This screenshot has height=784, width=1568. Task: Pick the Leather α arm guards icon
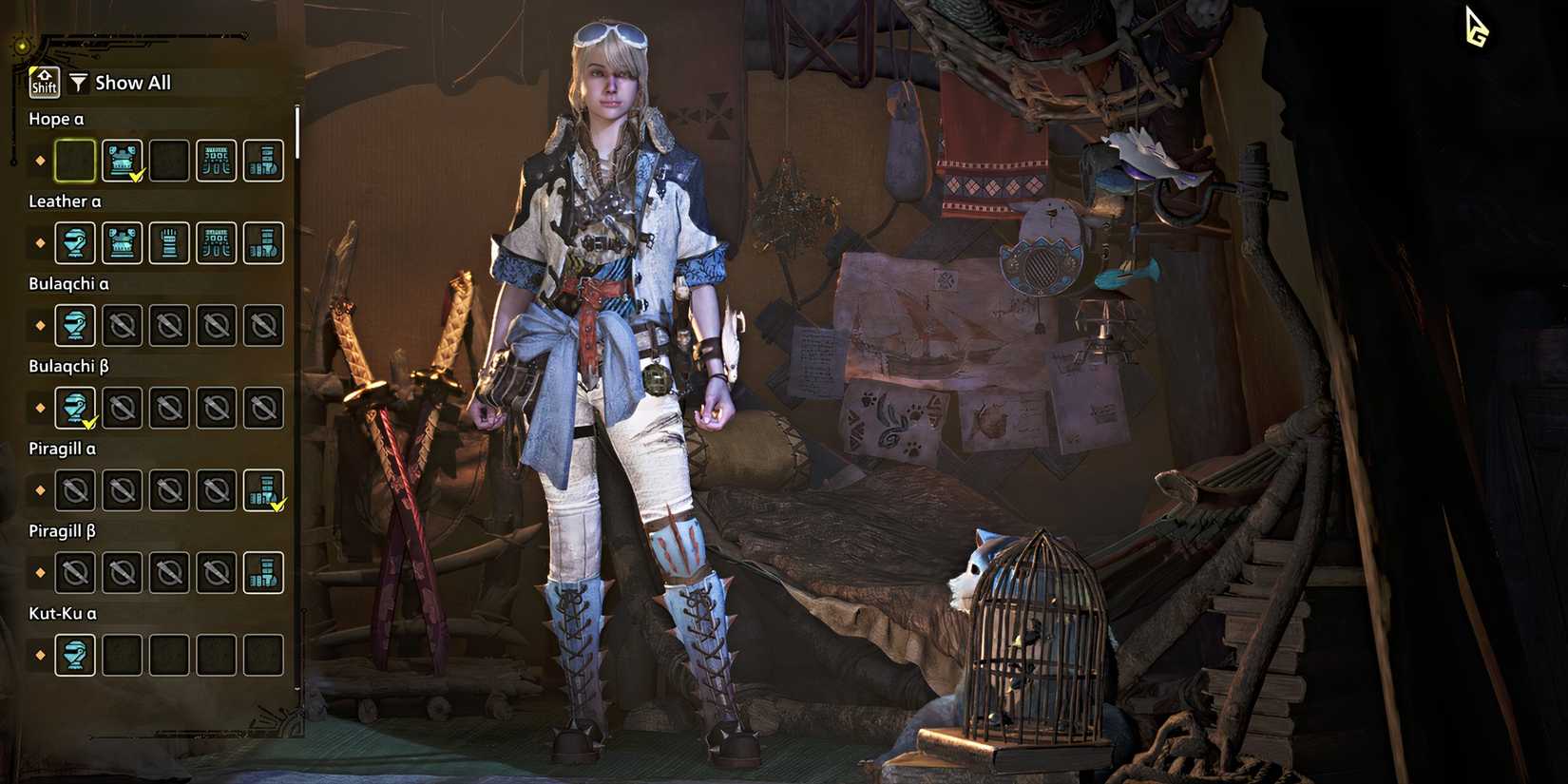(169, 243)
